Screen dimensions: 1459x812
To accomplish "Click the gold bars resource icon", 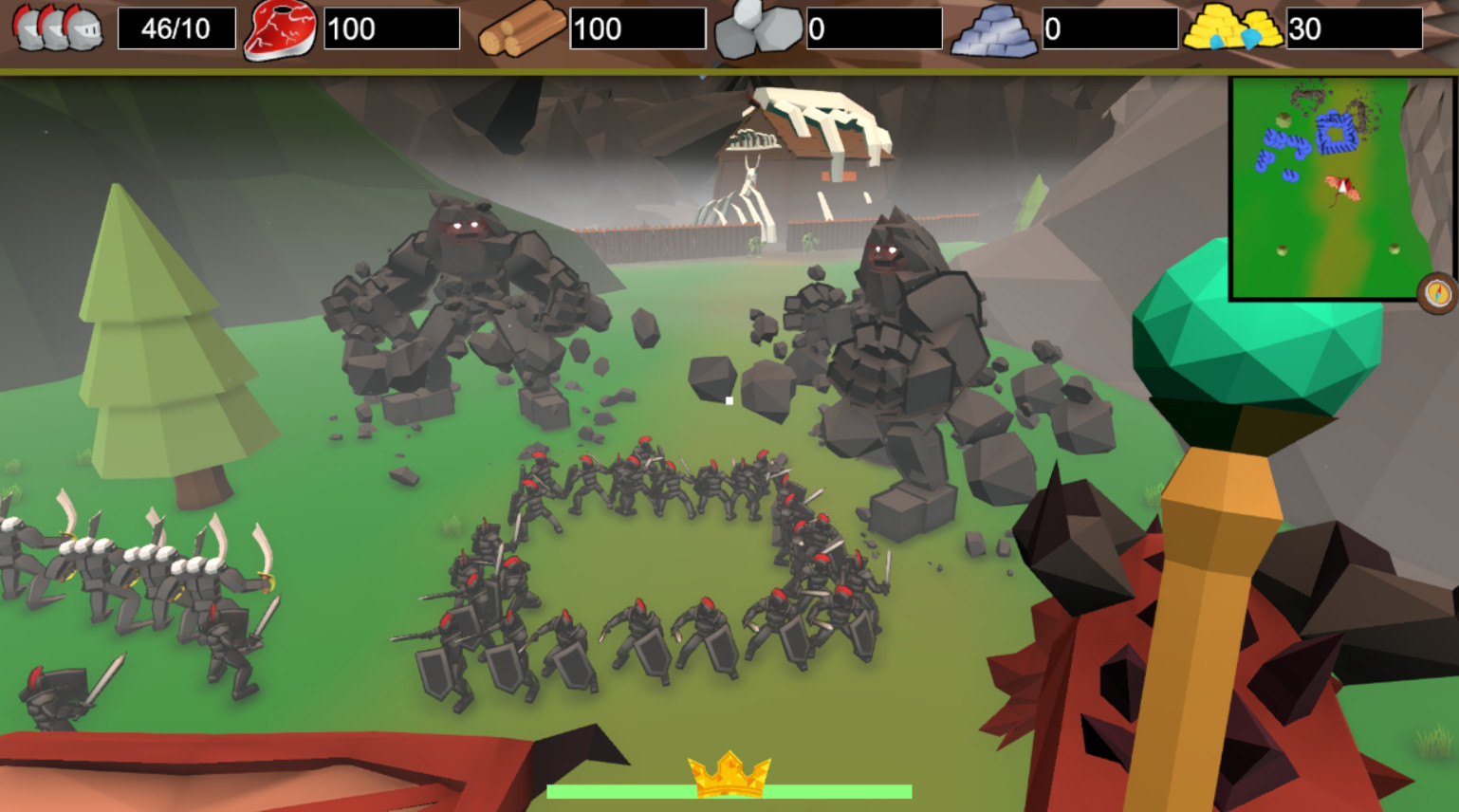I will pos(1230,27).
